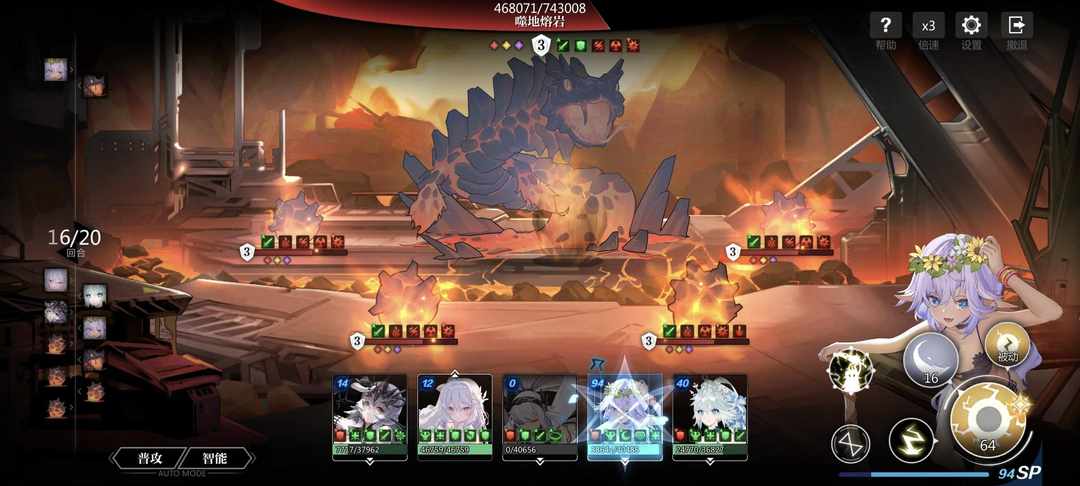Open the 设置 gear settings
Viewport: 1080px width, 486px height.
[x=971, y=28]
